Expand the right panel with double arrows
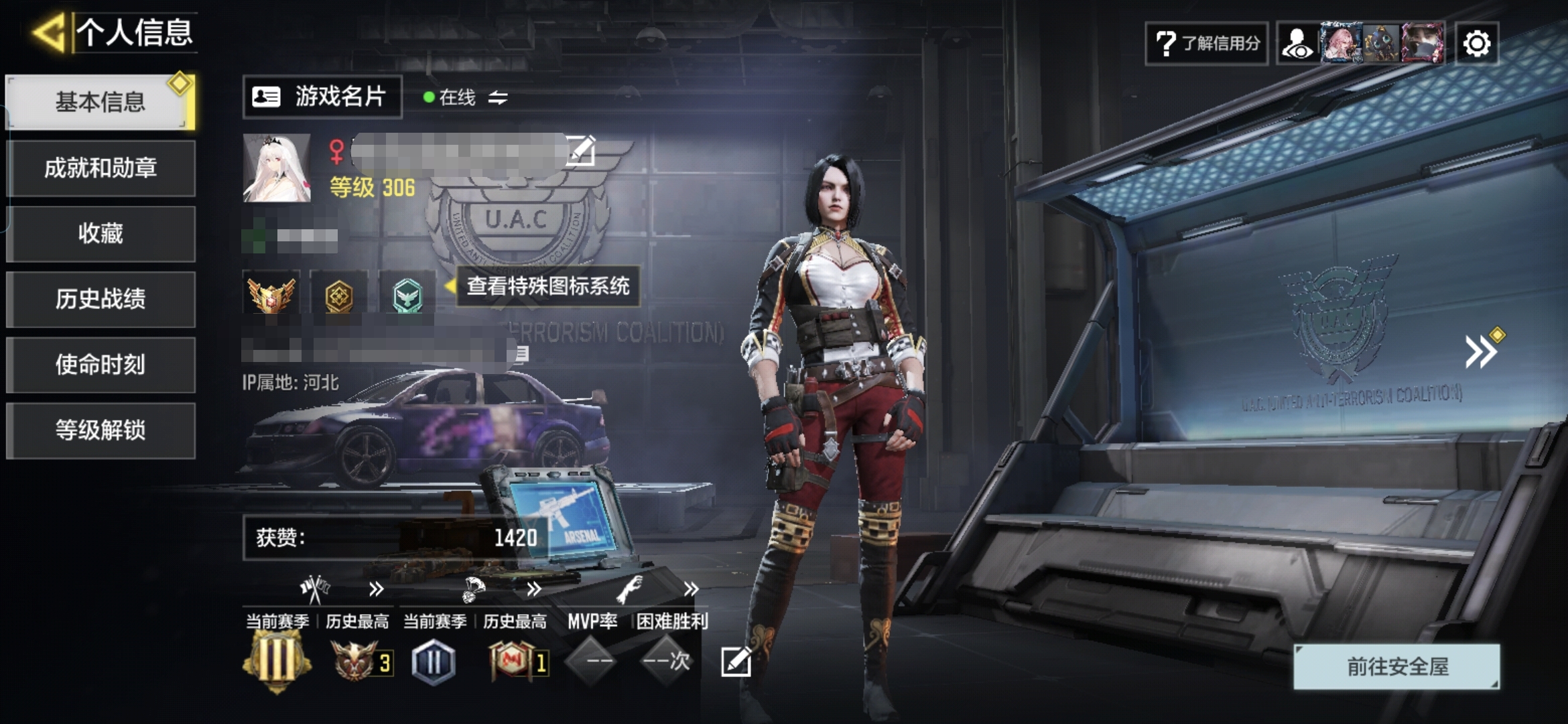Image resolution: width=1568 pixels, height=724 pixels. tap(1480, 352)
